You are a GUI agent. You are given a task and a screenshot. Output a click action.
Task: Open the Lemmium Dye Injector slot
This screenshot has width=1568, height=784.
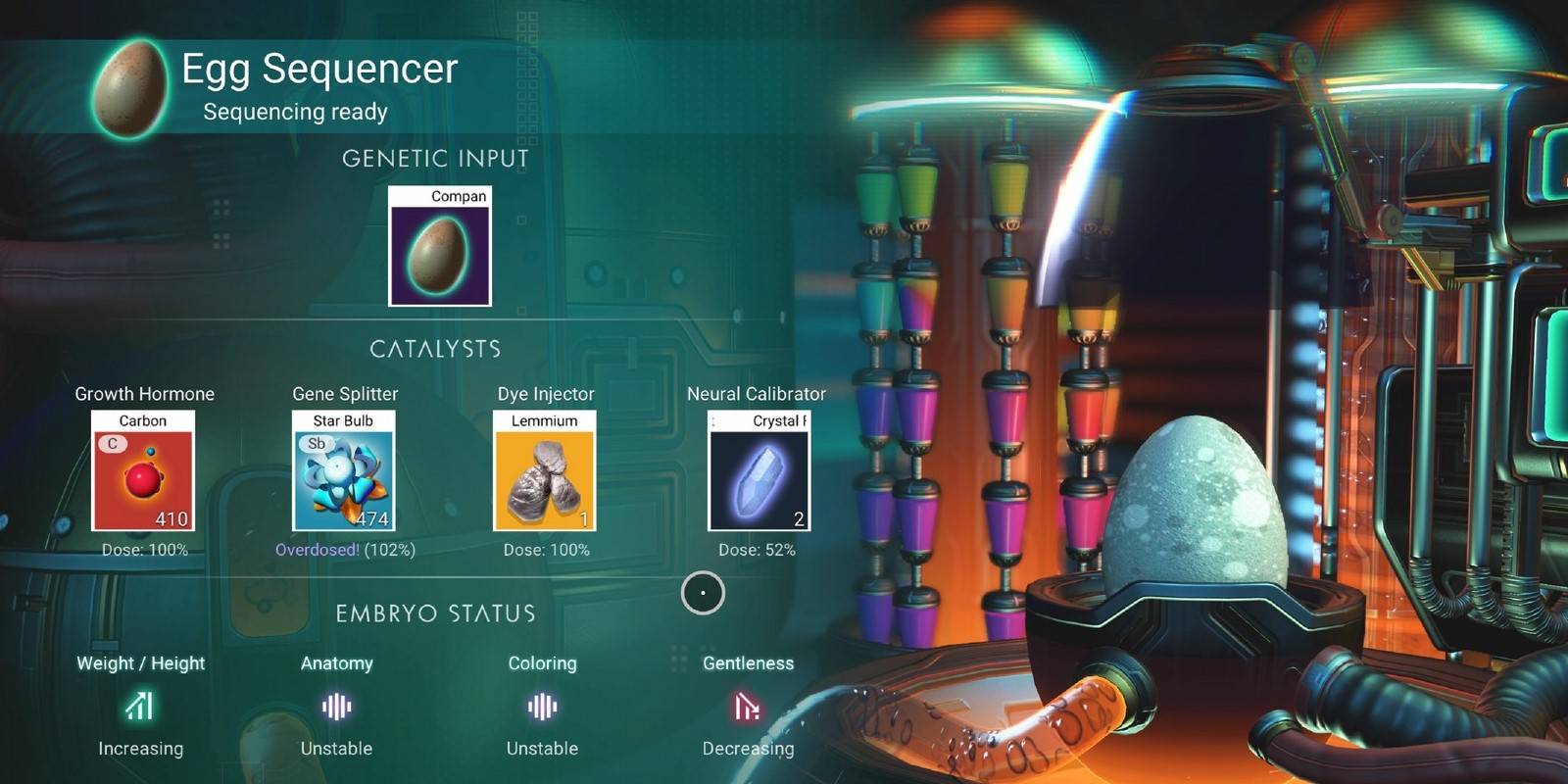[x=545, y=471]
